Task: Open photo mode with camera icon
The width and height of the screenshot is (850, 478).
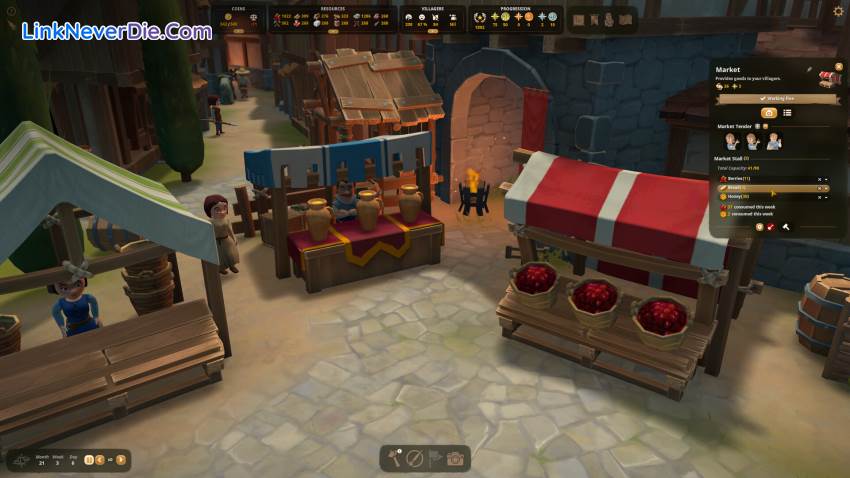Action: click(x=455, y=459)
